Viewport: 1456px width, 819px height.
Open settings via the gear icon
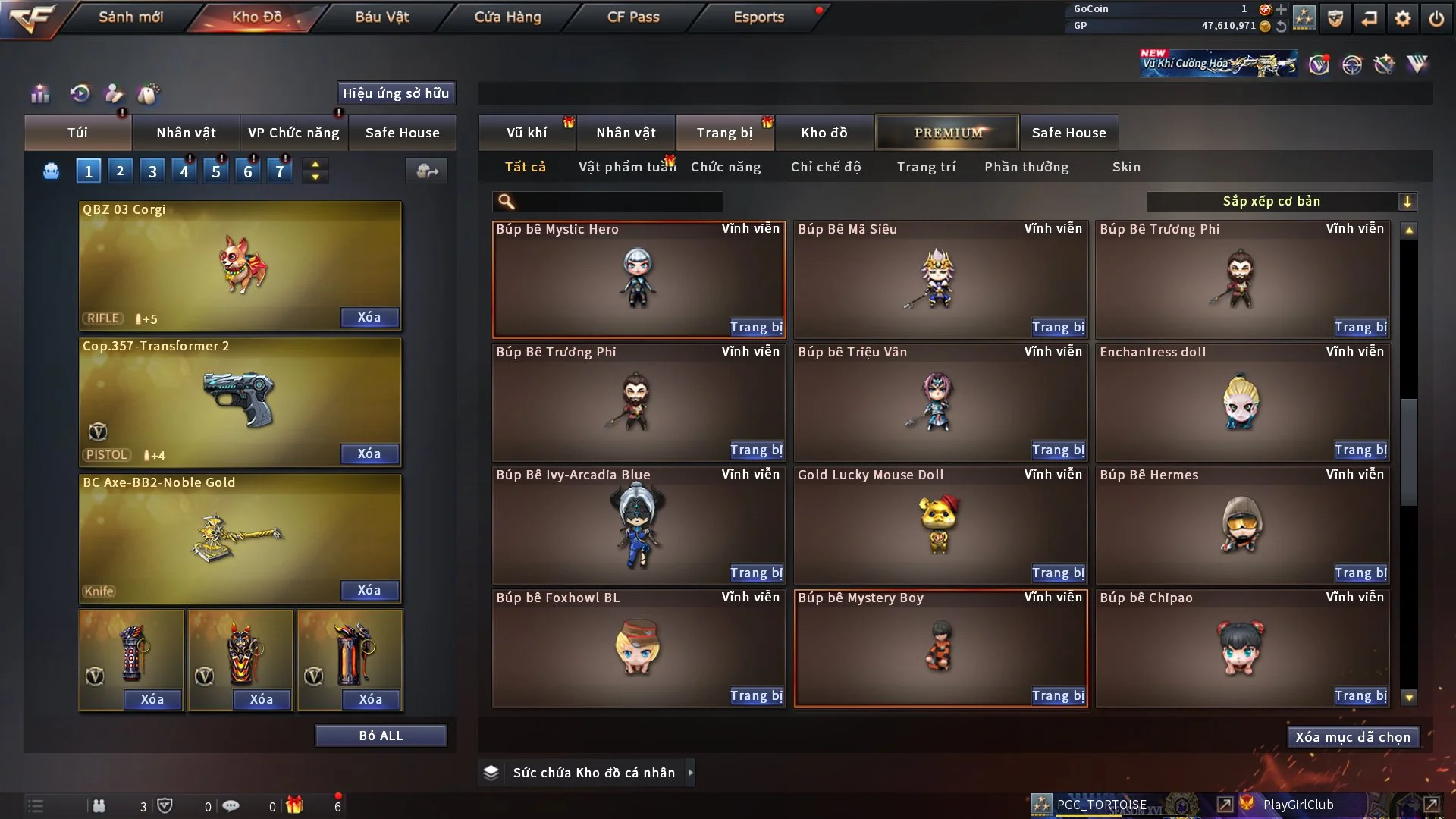[1403, 18]
